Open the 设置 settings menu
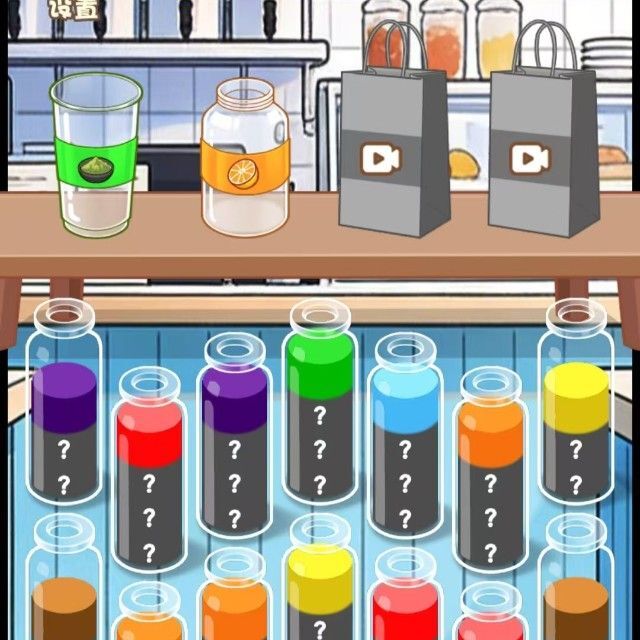Screen dimensions: 640x640 tap(72, 10)
